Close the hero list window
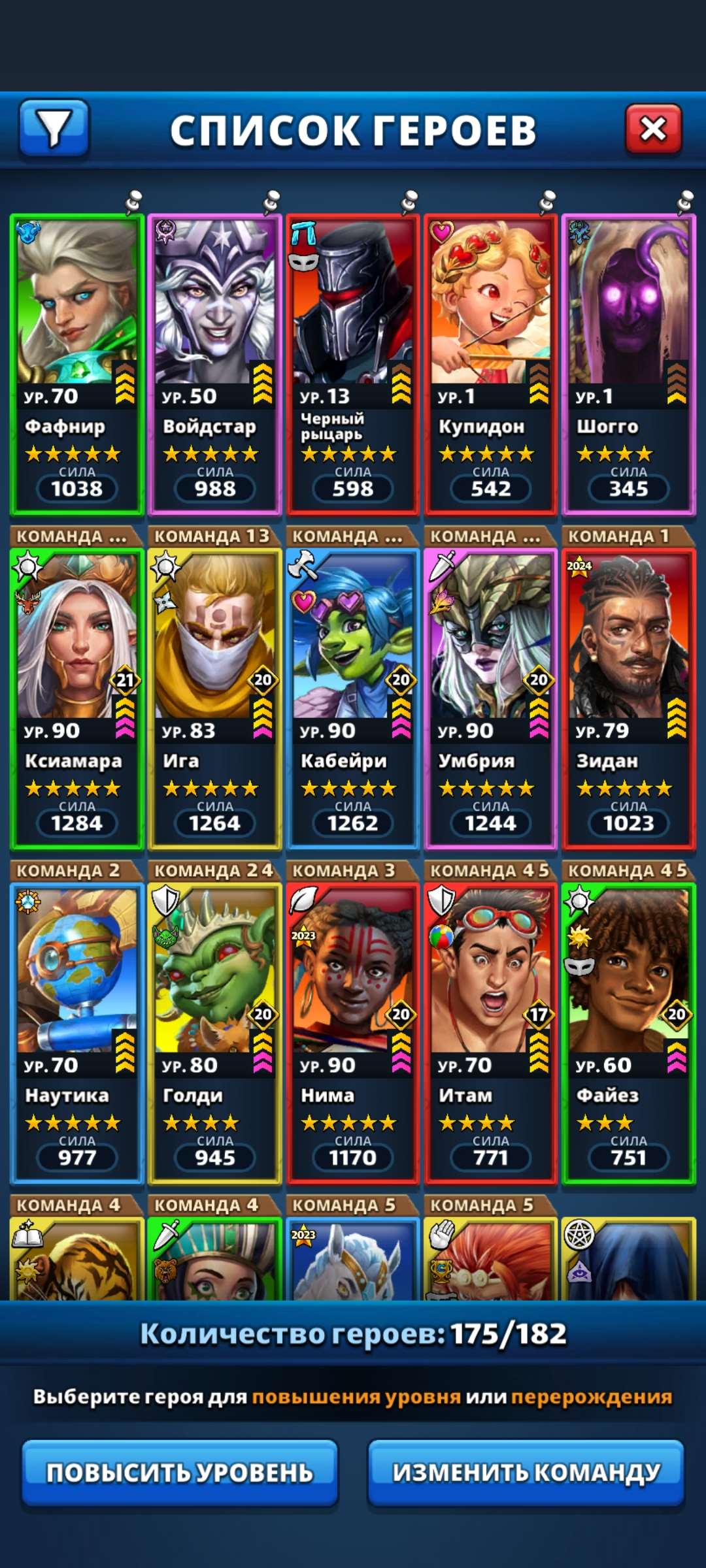This screenshot has width=706, height=1568. tap(653, 129)
